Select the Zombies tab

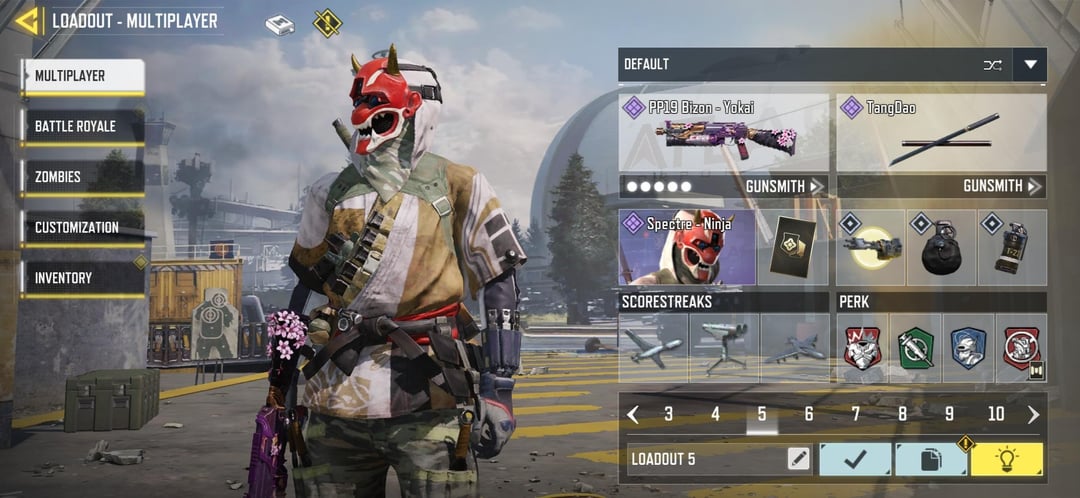coord(84,178)
